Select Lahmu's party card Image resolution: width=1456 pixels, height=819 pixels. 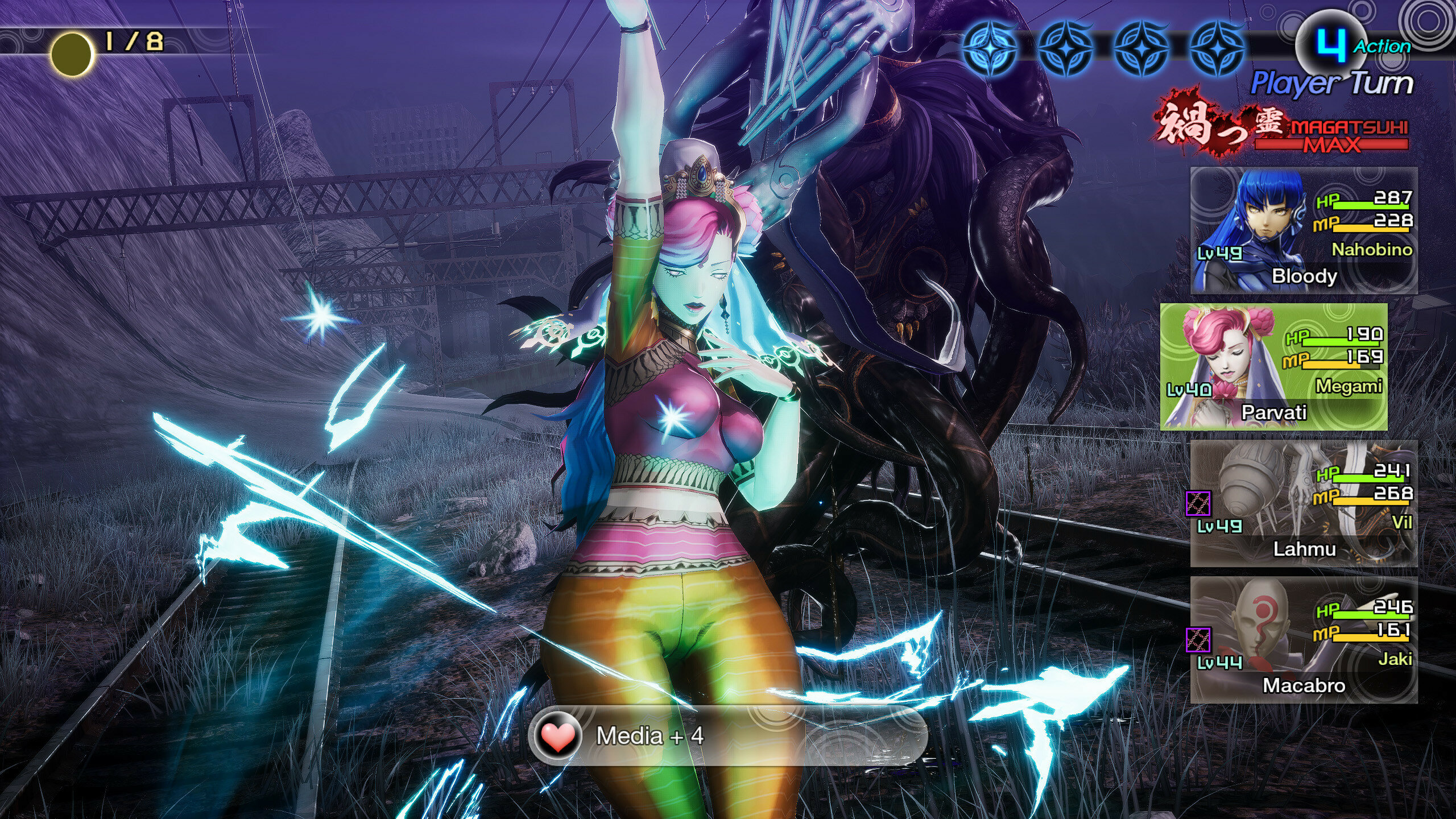1304,503
